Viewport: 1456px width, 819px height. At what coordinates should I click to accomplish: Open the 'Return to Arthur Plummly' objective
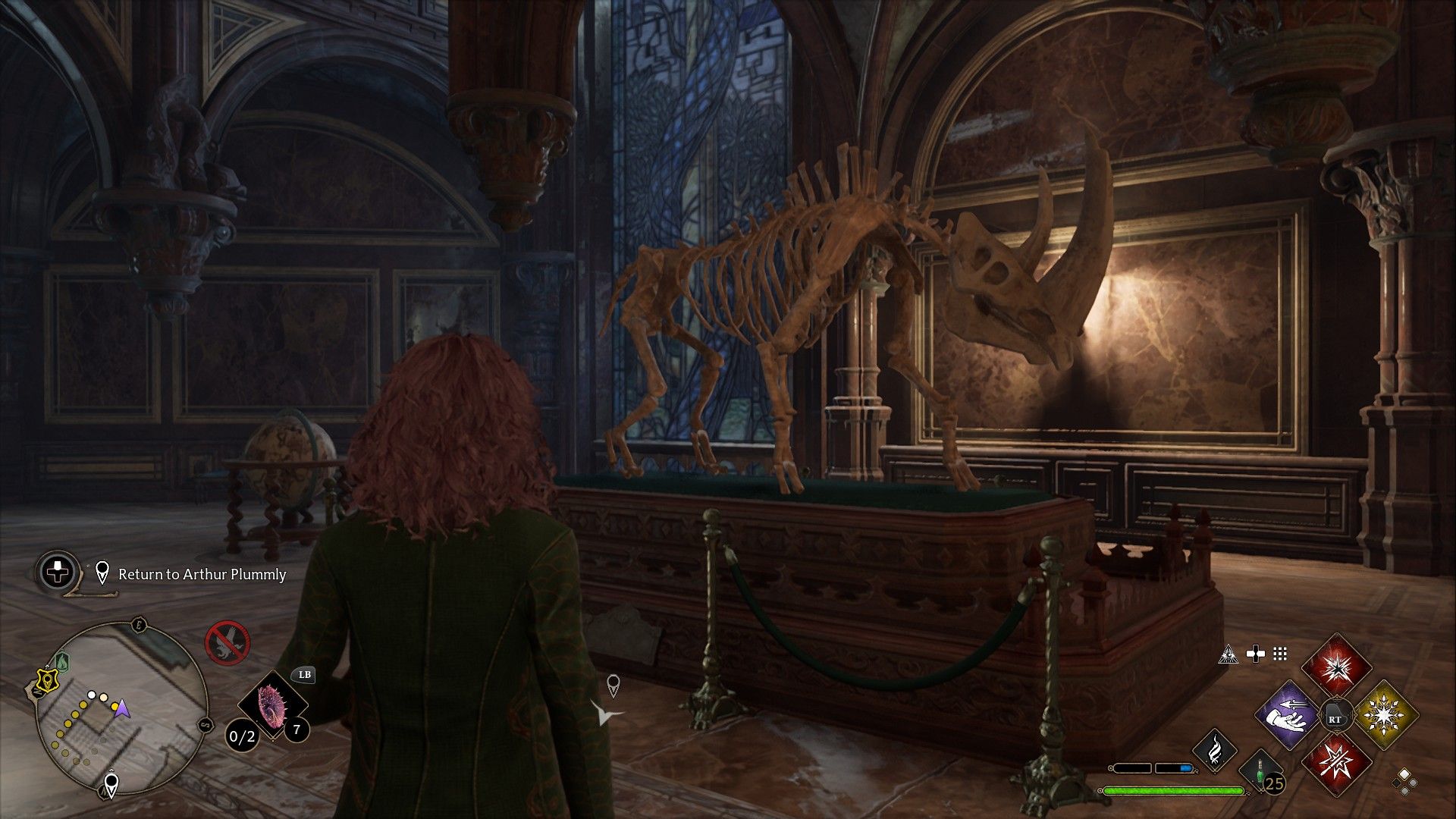202,574
